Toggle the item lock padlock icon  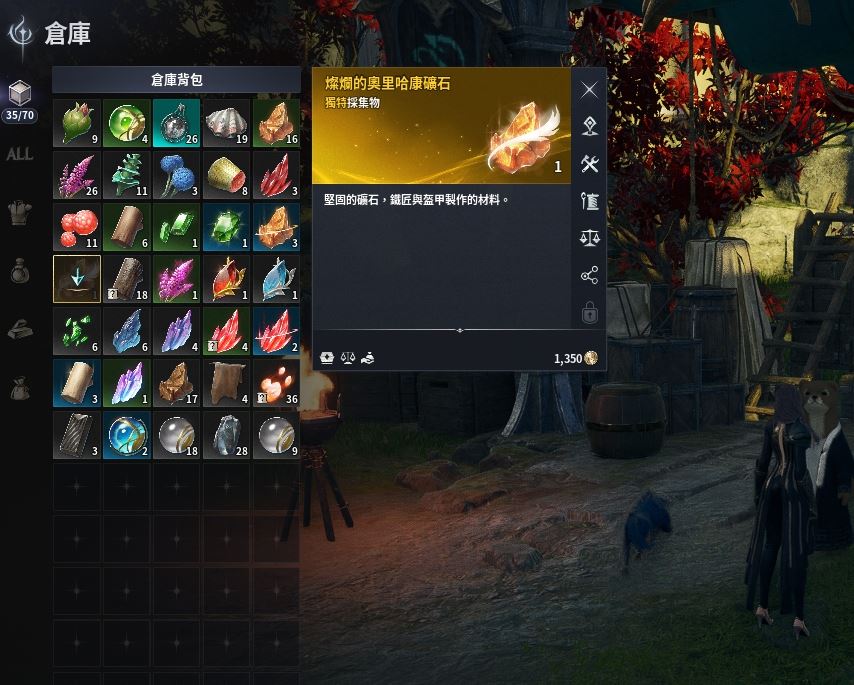590,313
